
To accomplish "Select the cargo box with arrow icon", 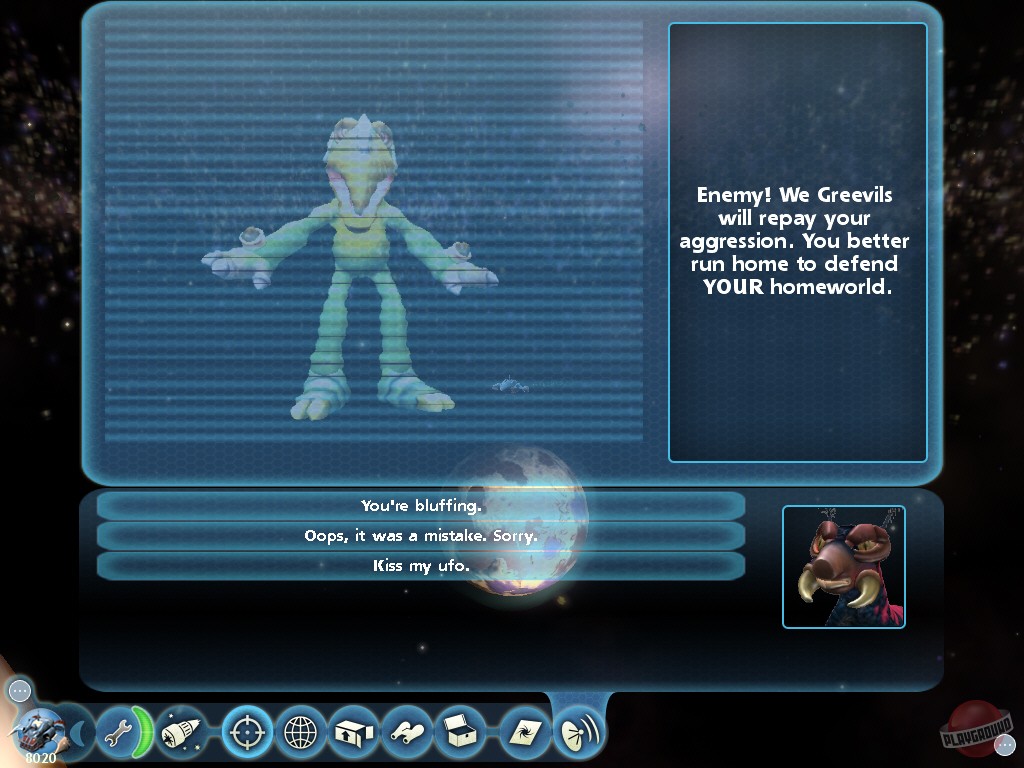I will [354, 734].
